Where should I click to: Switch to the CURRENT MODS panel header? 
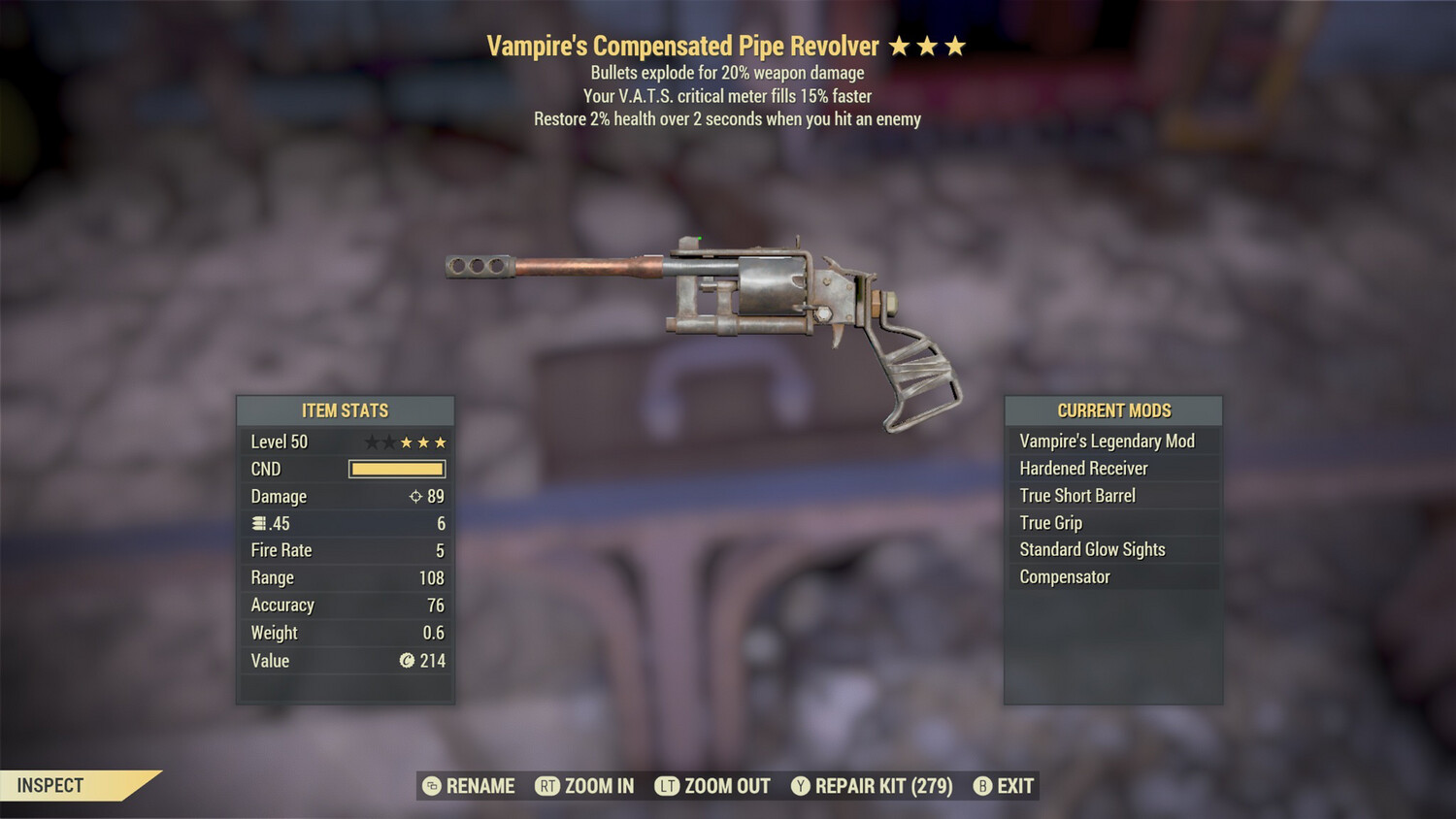coord(1113,410)
